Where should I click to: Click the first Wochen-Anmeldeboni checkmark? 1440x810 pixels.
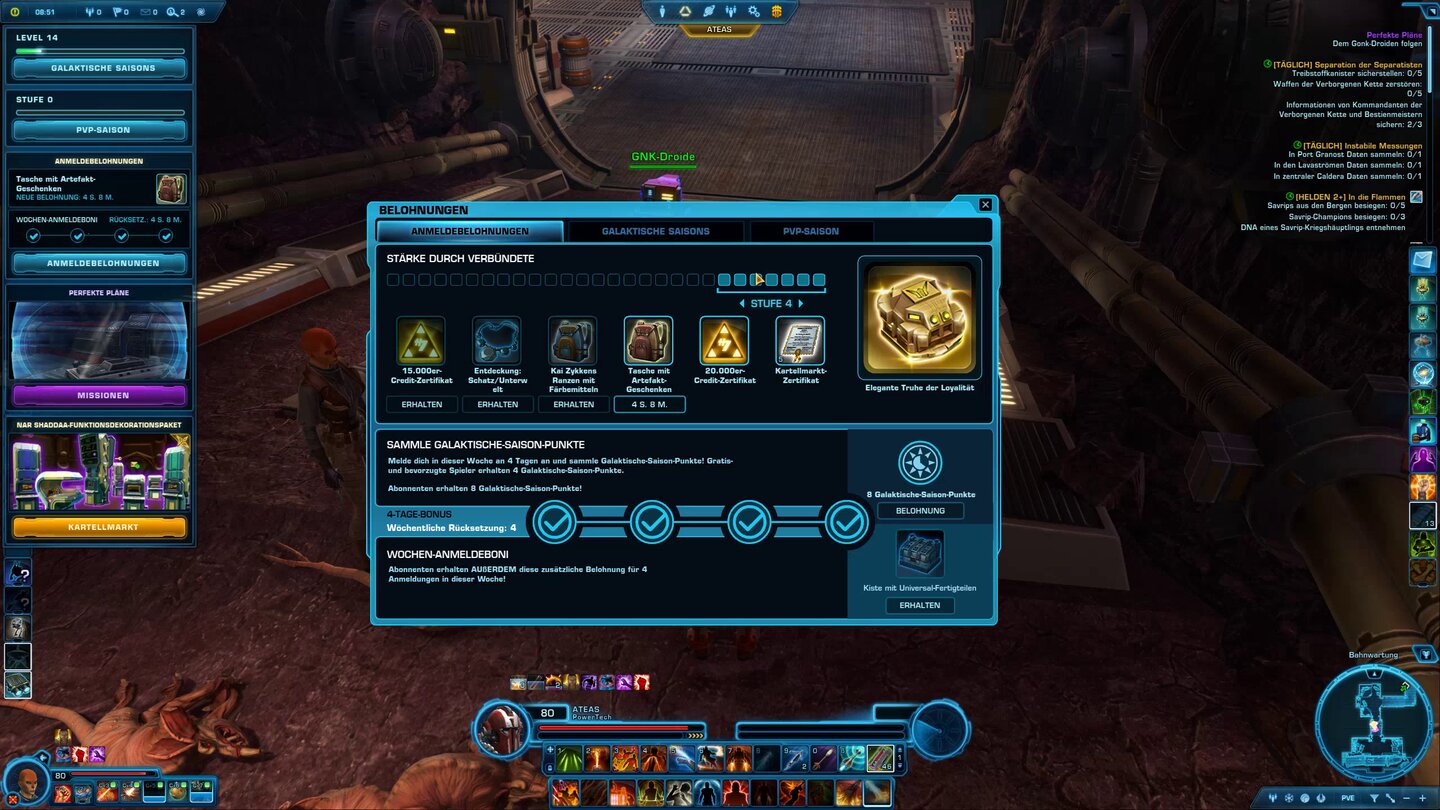34,235
